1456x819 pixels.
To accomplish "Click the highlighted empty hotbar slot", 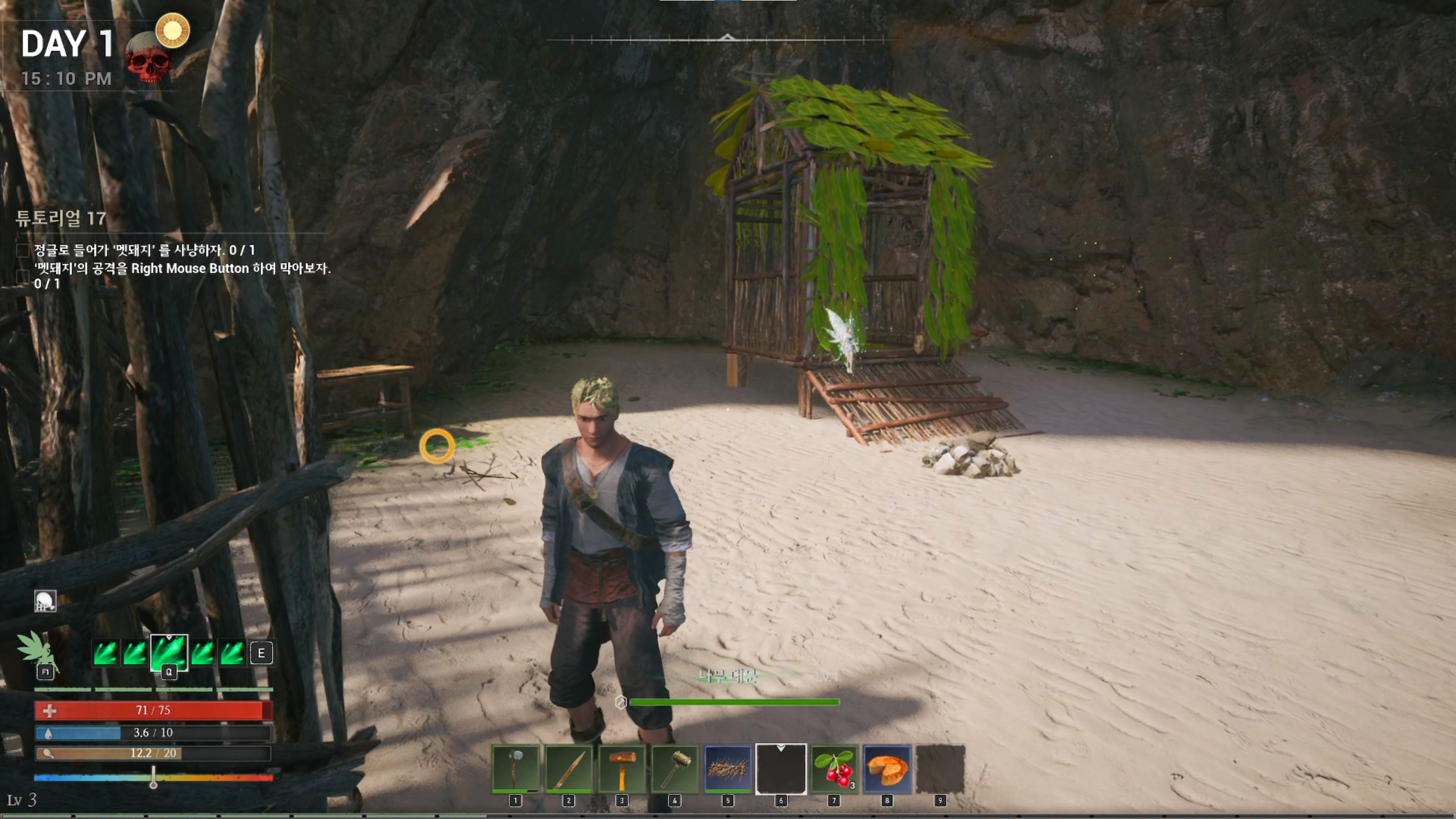I will pos(781,768).
